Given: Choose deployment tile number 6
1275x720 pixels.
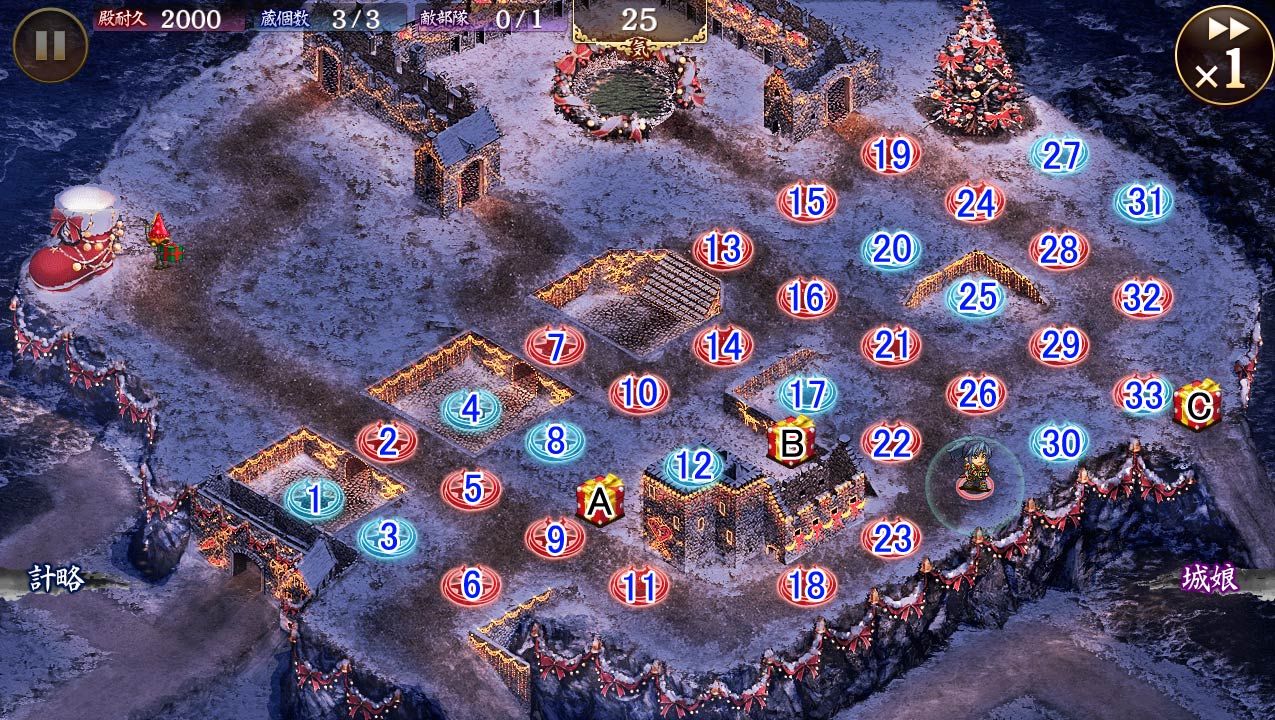Looking at the screenshot, I should pyautogui.click(x=471, y=584).
